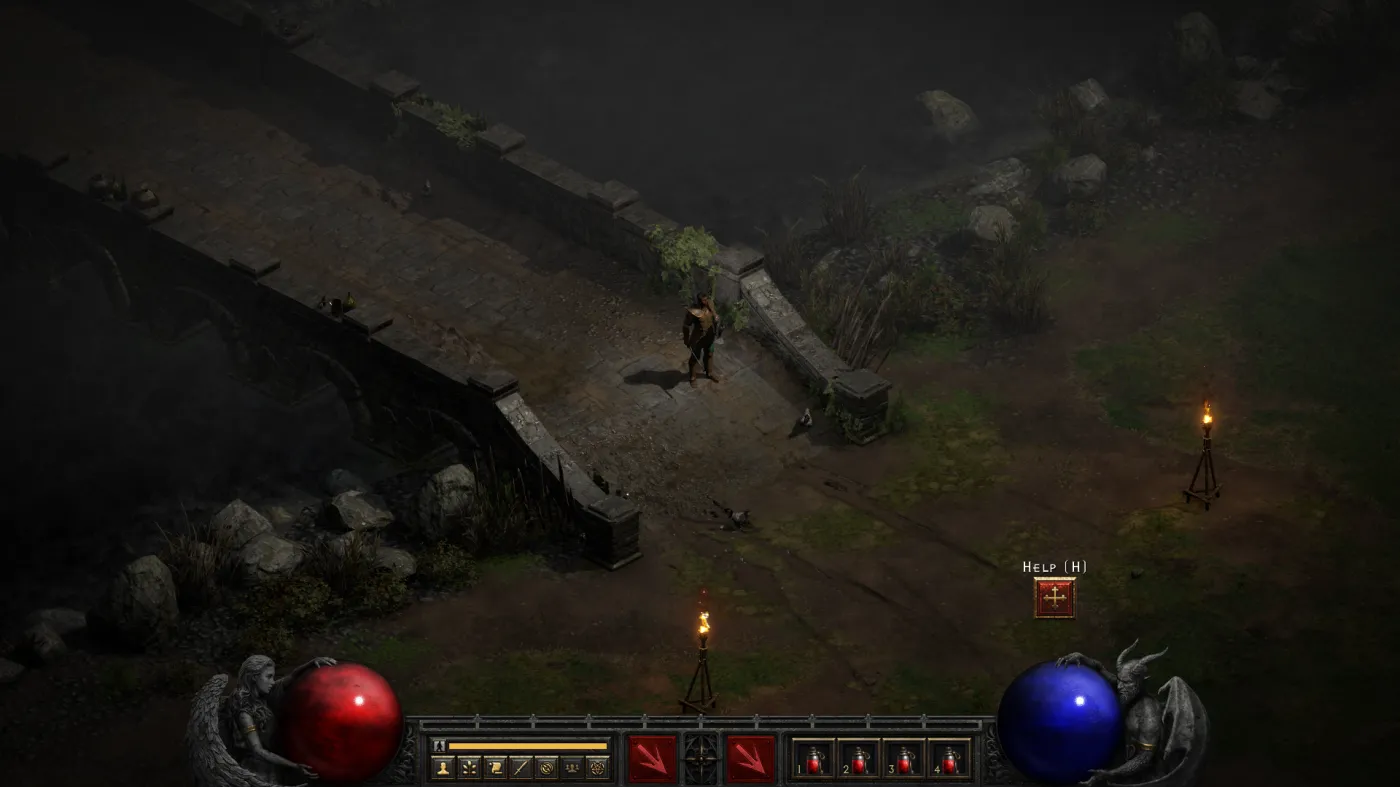Screen dimensions: 1400x787
Task: Open the Quest Log scroll icon
Action: [x=493, y=768]
